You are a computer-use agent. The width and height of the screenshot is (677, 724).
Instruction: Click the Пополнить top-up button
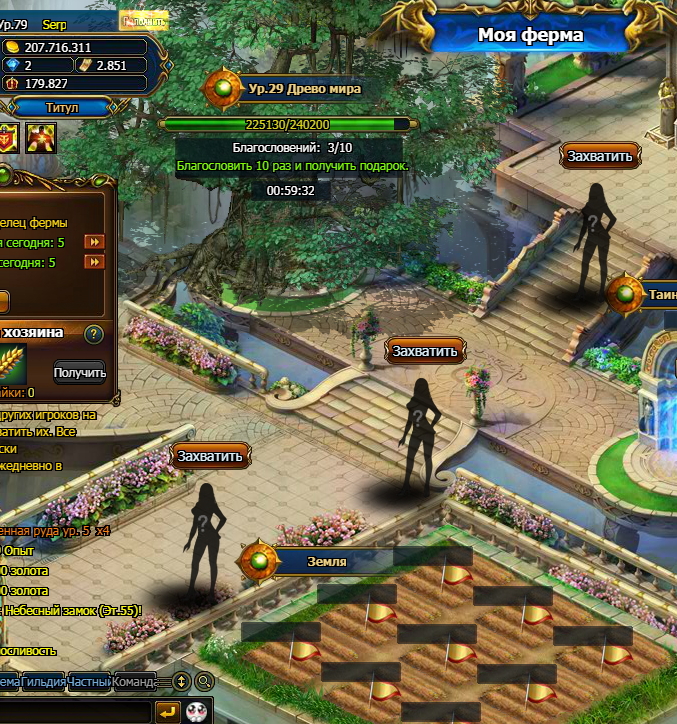click(142, 21)
